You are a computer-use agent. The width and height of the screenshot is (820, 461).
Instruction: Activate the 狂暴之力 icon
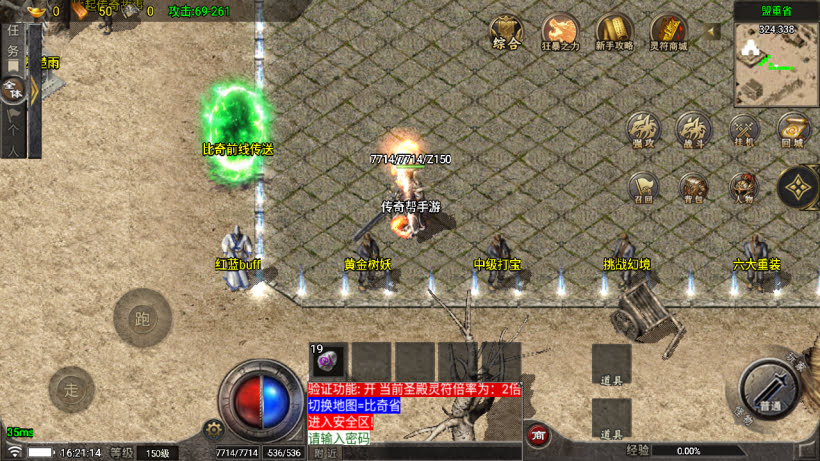point(560,30)
